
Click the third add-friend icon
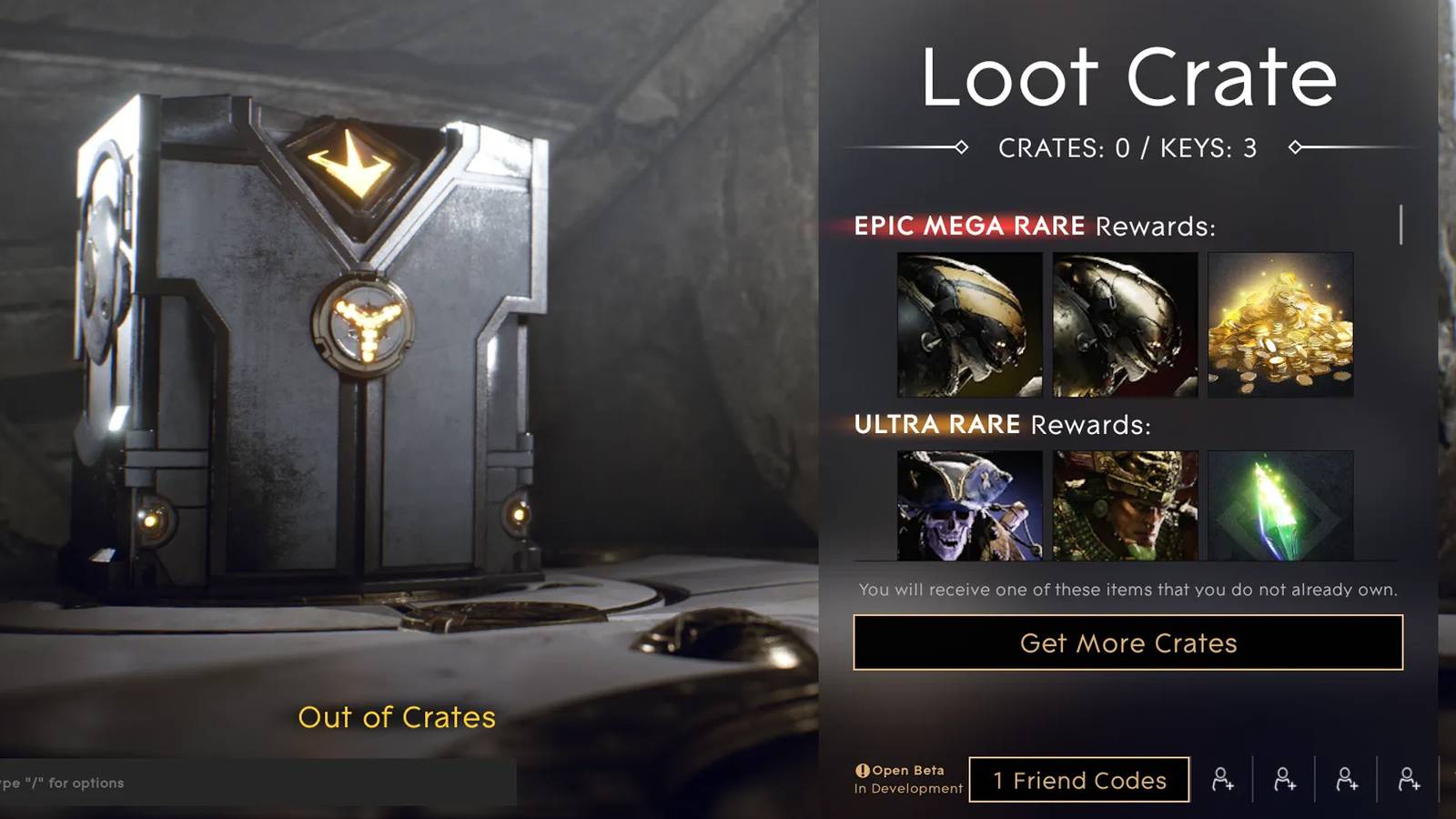[x=1345, y=779]
